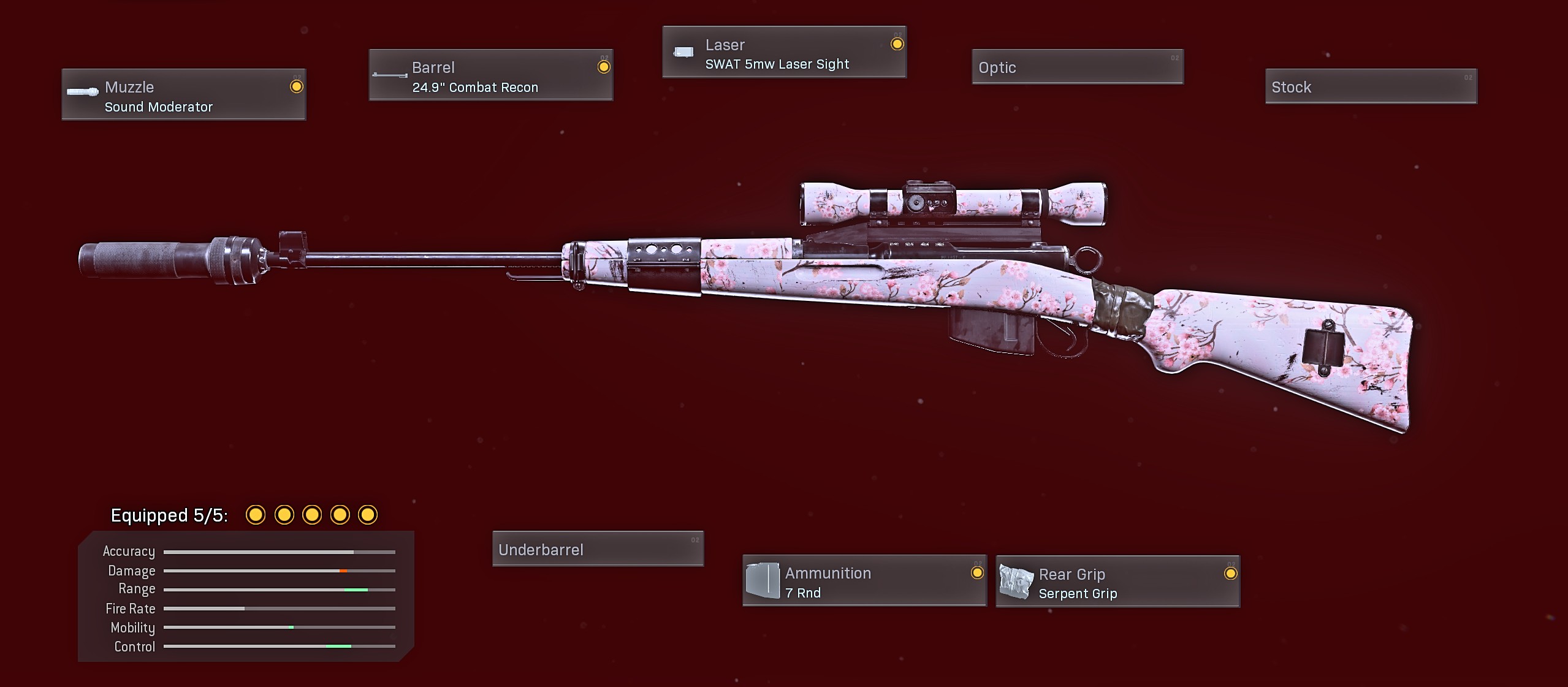This screenshot has height=687, width=1568.
Task: Choose the Laser SWAT 5mw attachment slot
Action: tap(784, 52)
